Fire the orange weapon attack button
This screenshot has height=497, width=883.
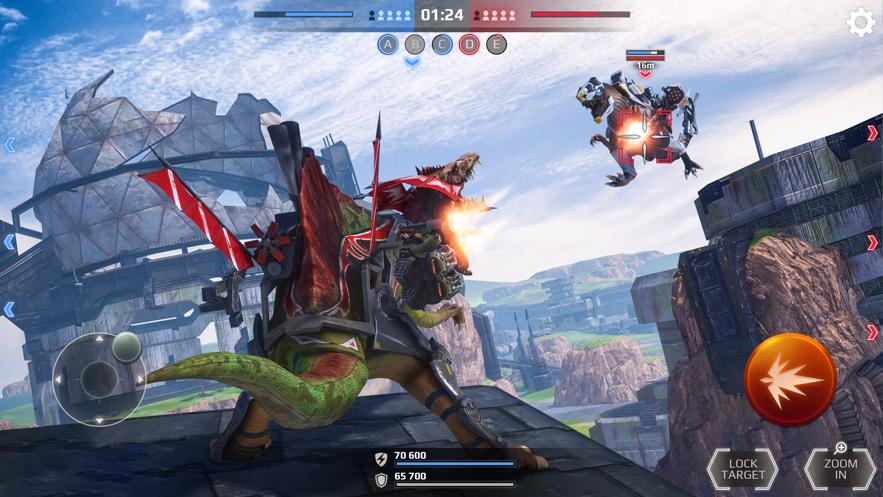point(790,379)
